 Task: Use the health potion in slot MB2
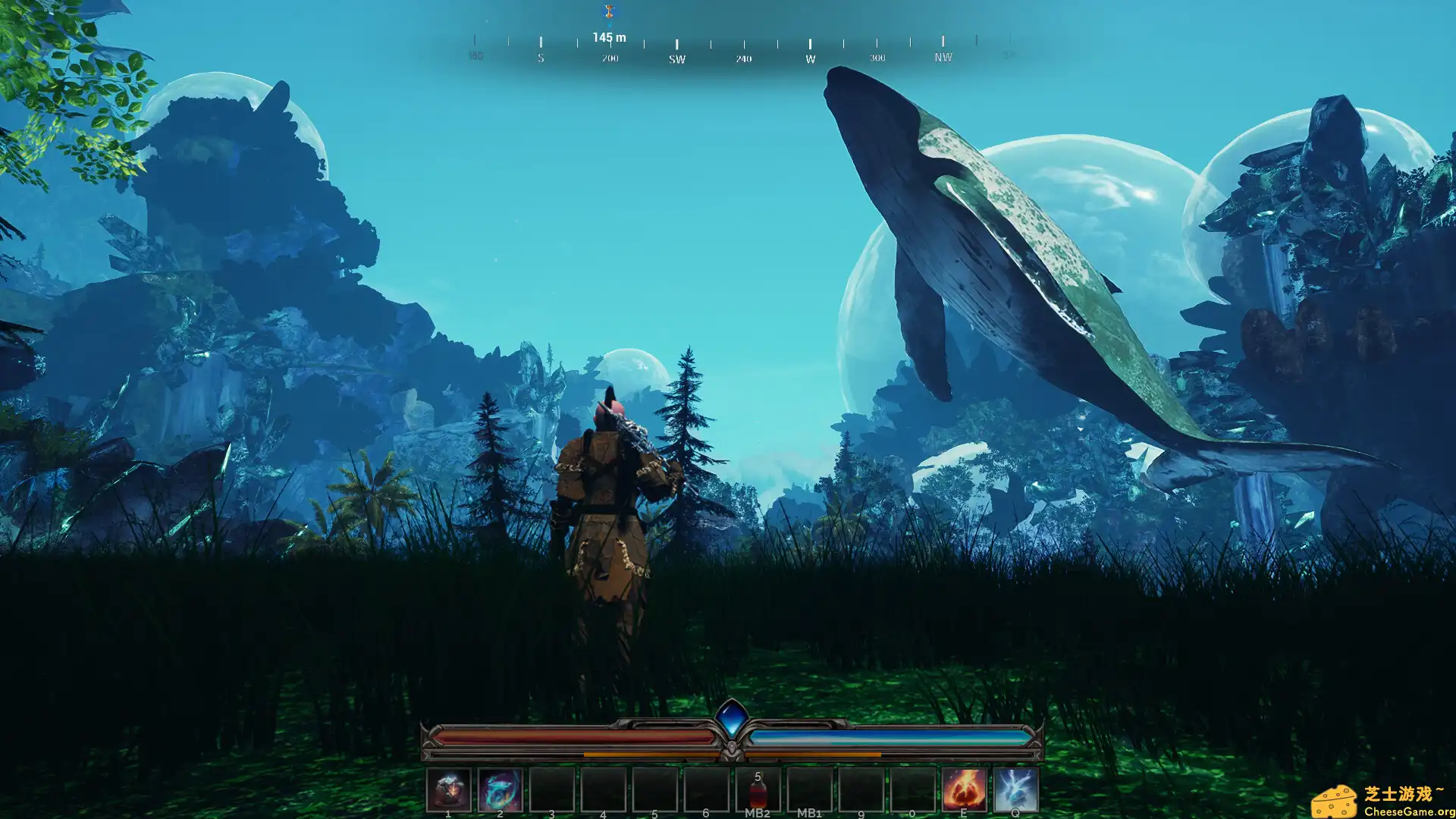[758, 792]
